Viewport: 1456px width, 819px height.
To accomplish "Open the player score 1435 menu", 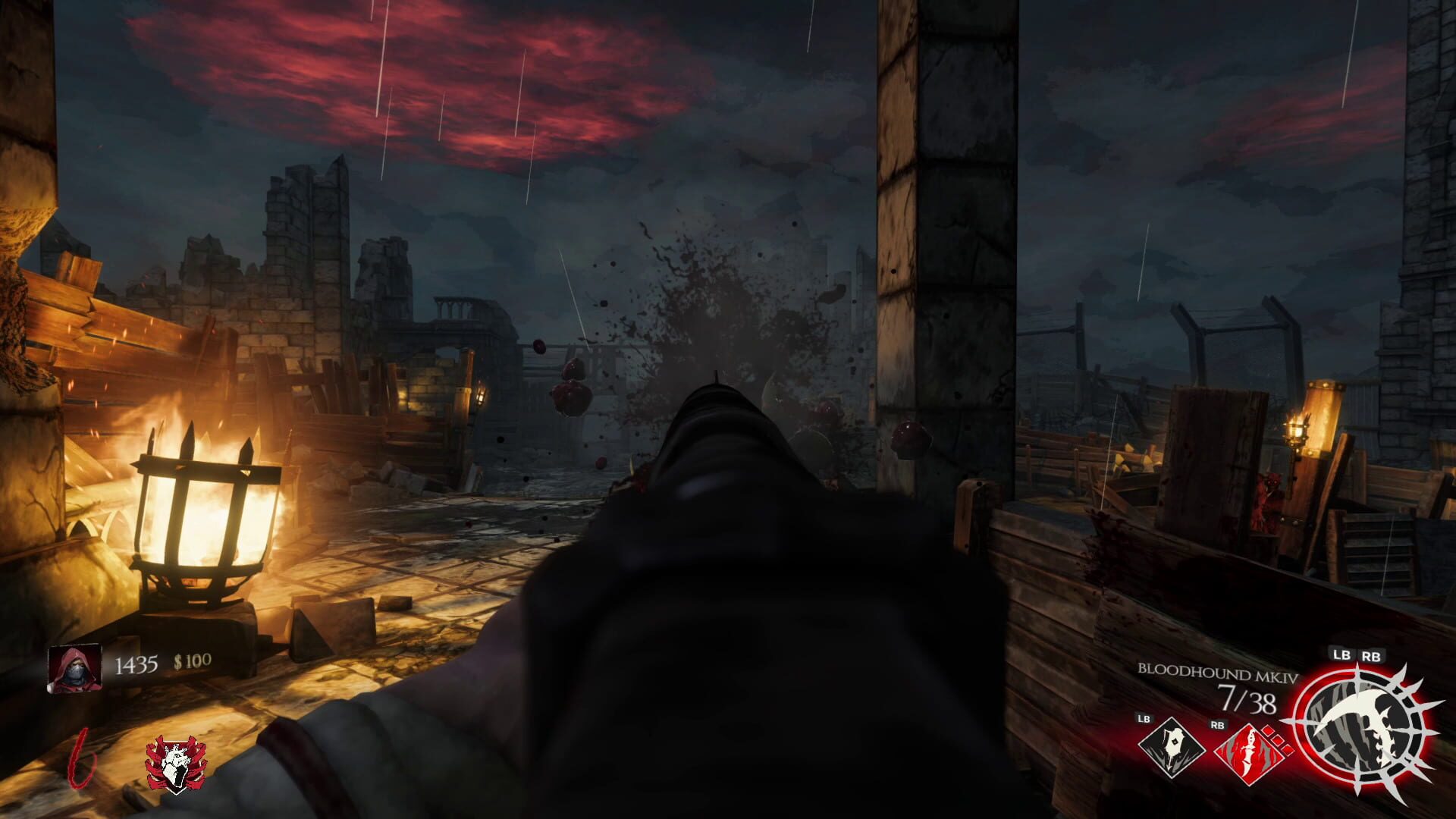I will point(135,664).
